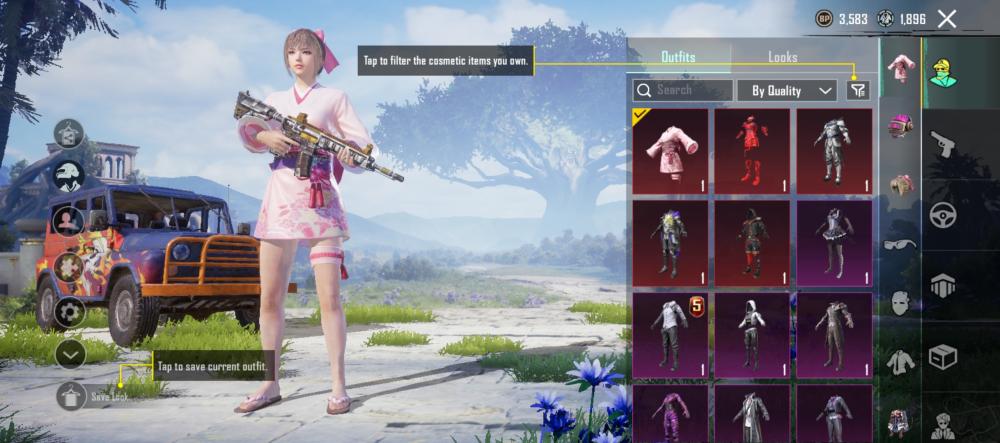Pick the outfit with the 5 badge
1000x443 pixels.
pos(670,335)
